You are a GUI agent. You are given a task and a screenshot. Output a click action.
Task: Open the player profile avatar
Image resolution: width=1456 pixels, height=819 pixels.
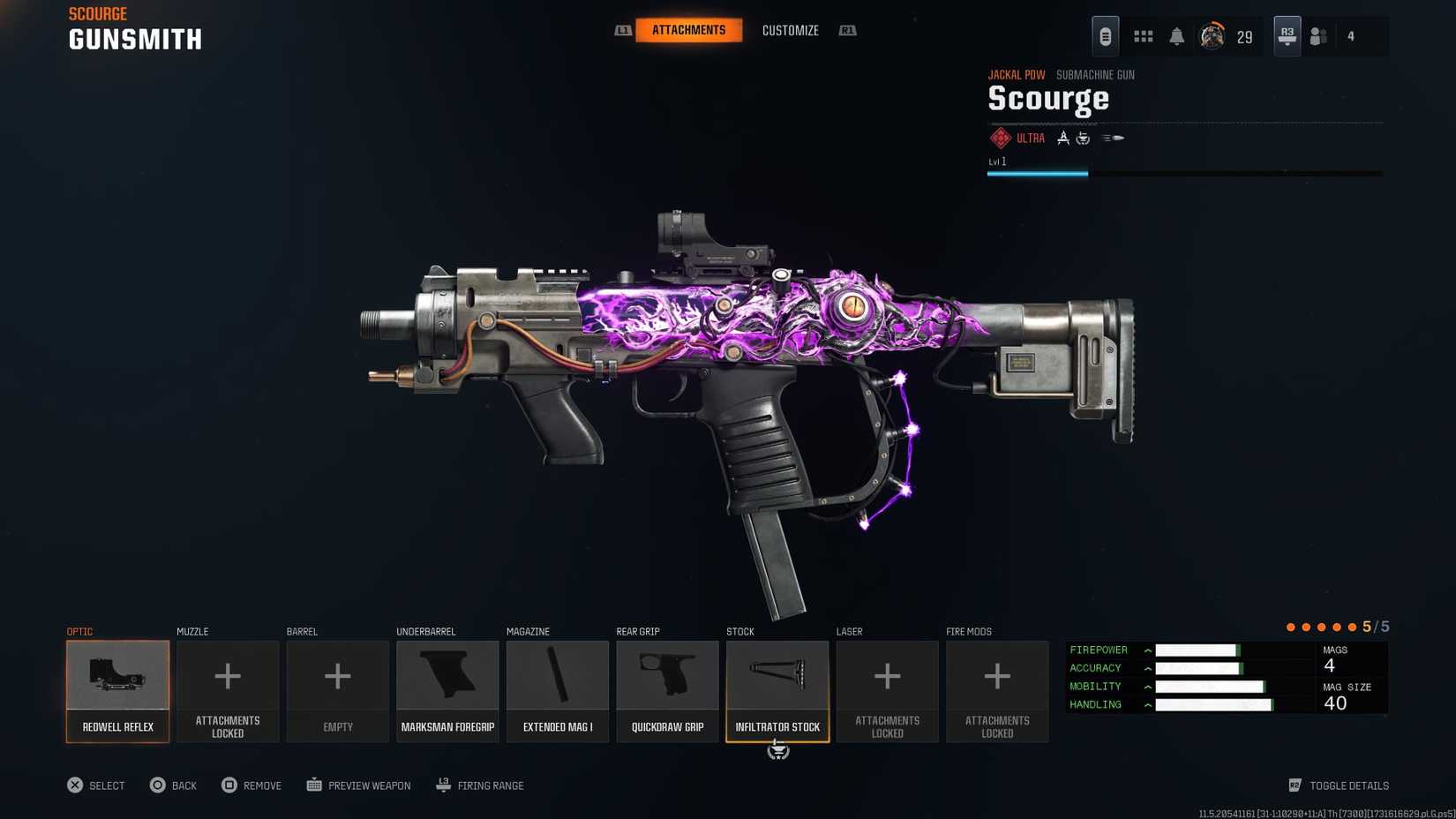(x=1212, y=36)
